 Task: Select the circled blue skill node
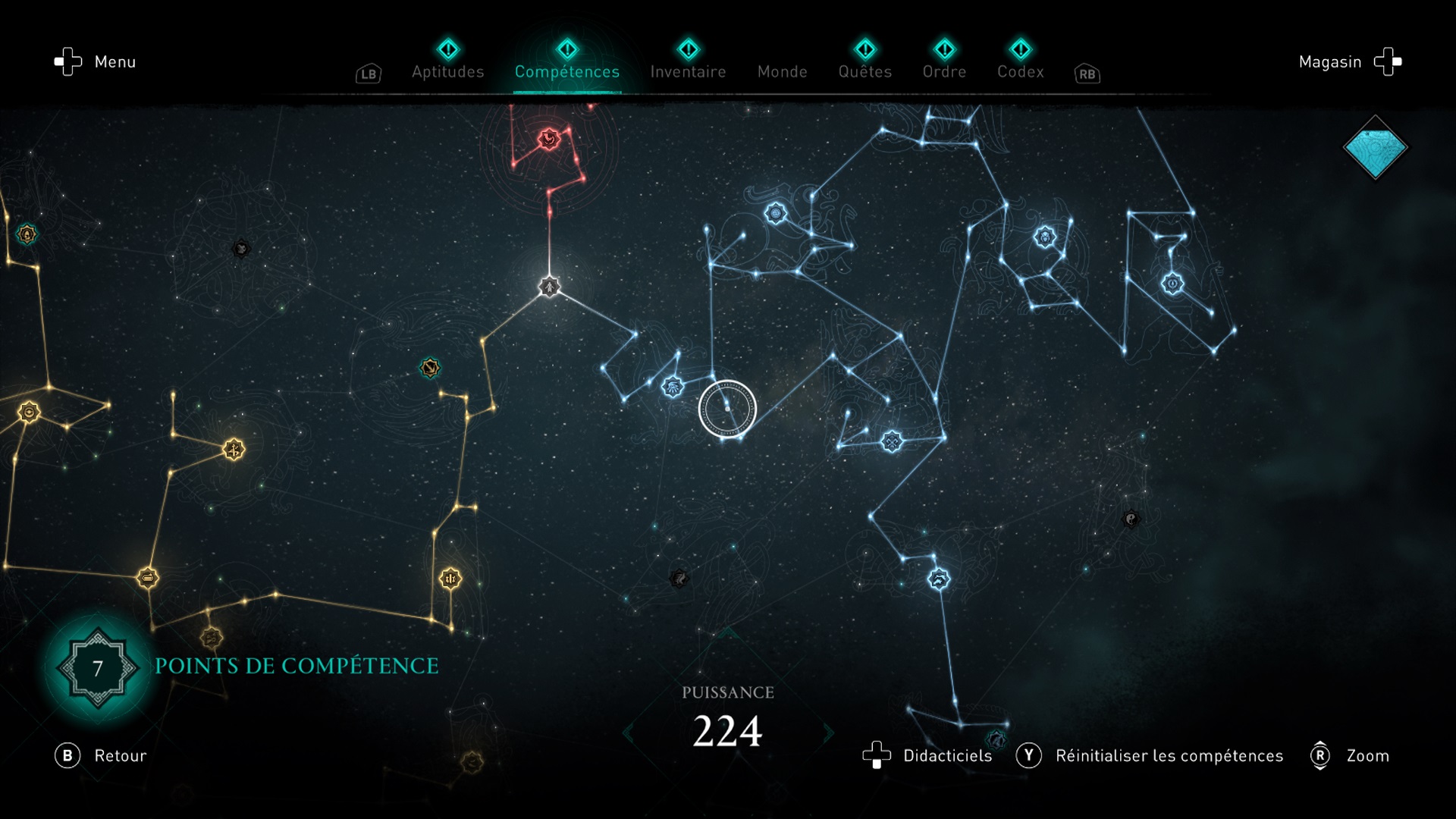727,409
